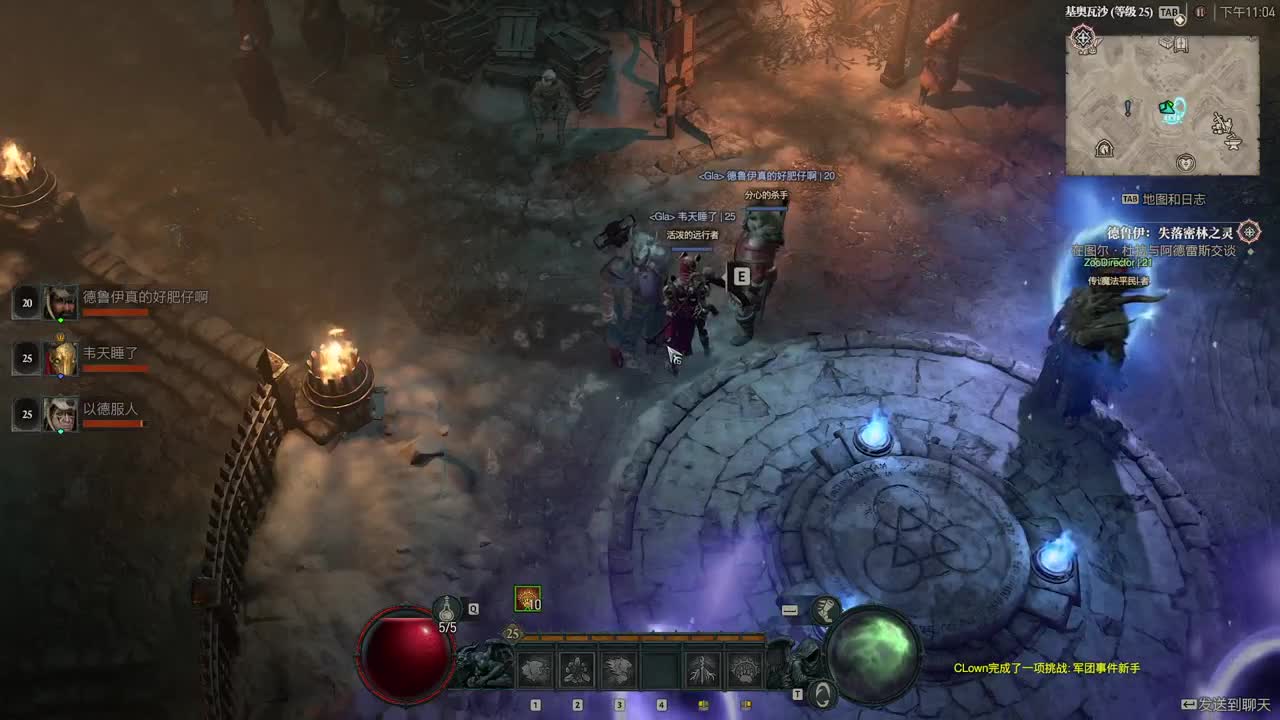Open the minimap of 基奥瓦沙
Viewport: 1280px width, 720px height.
point(1161,105)
